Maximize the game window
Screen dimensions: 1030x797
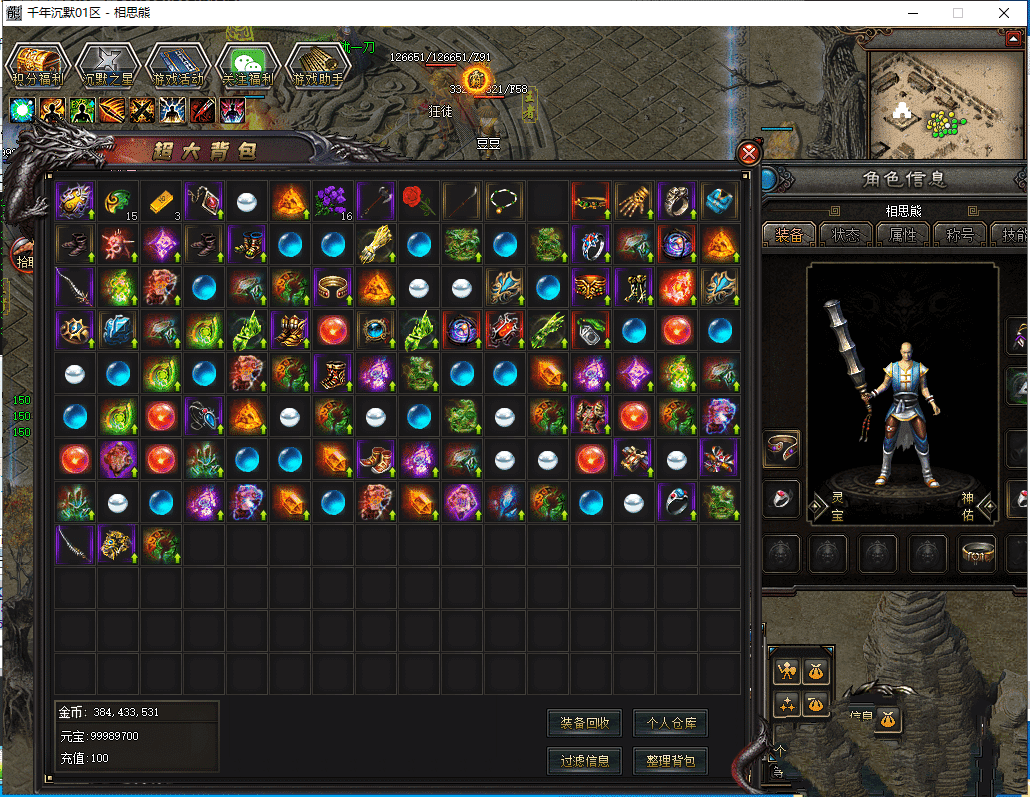pos(958,14)
